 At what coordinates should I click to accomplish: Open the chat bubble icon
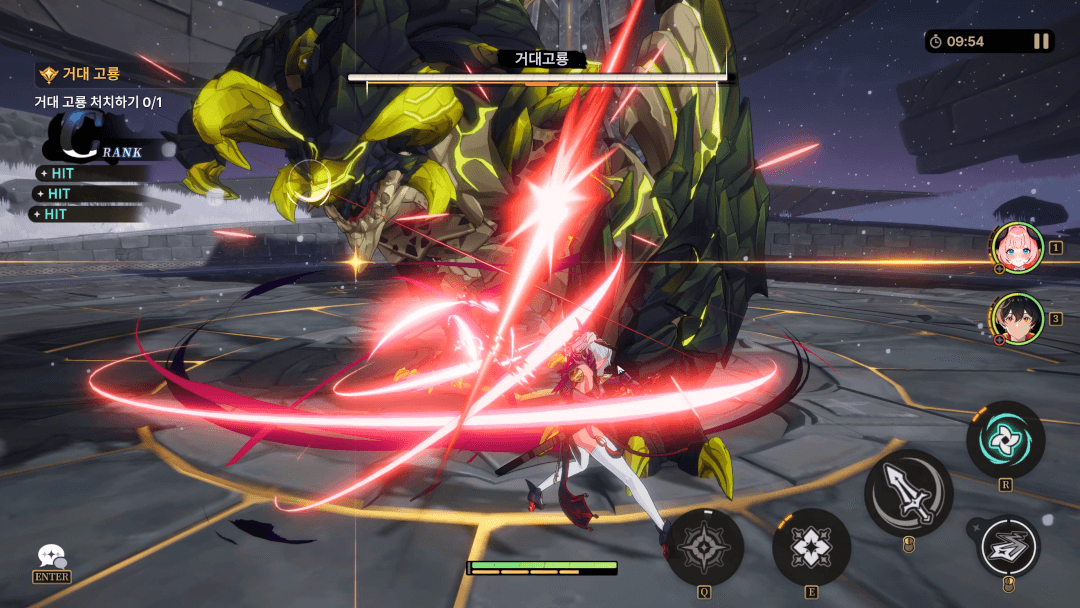click(x=50, y=557)
